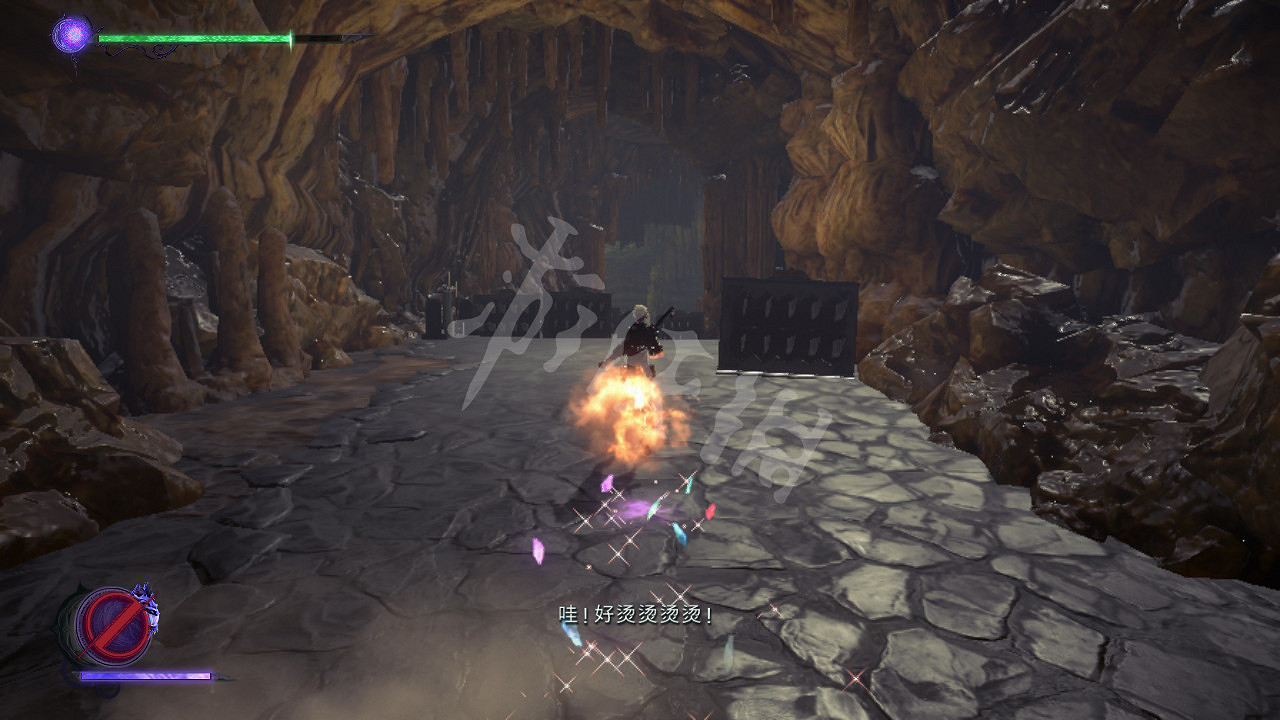
Task: Click the pink crystal shard on the ground
Action: [607, 484]
